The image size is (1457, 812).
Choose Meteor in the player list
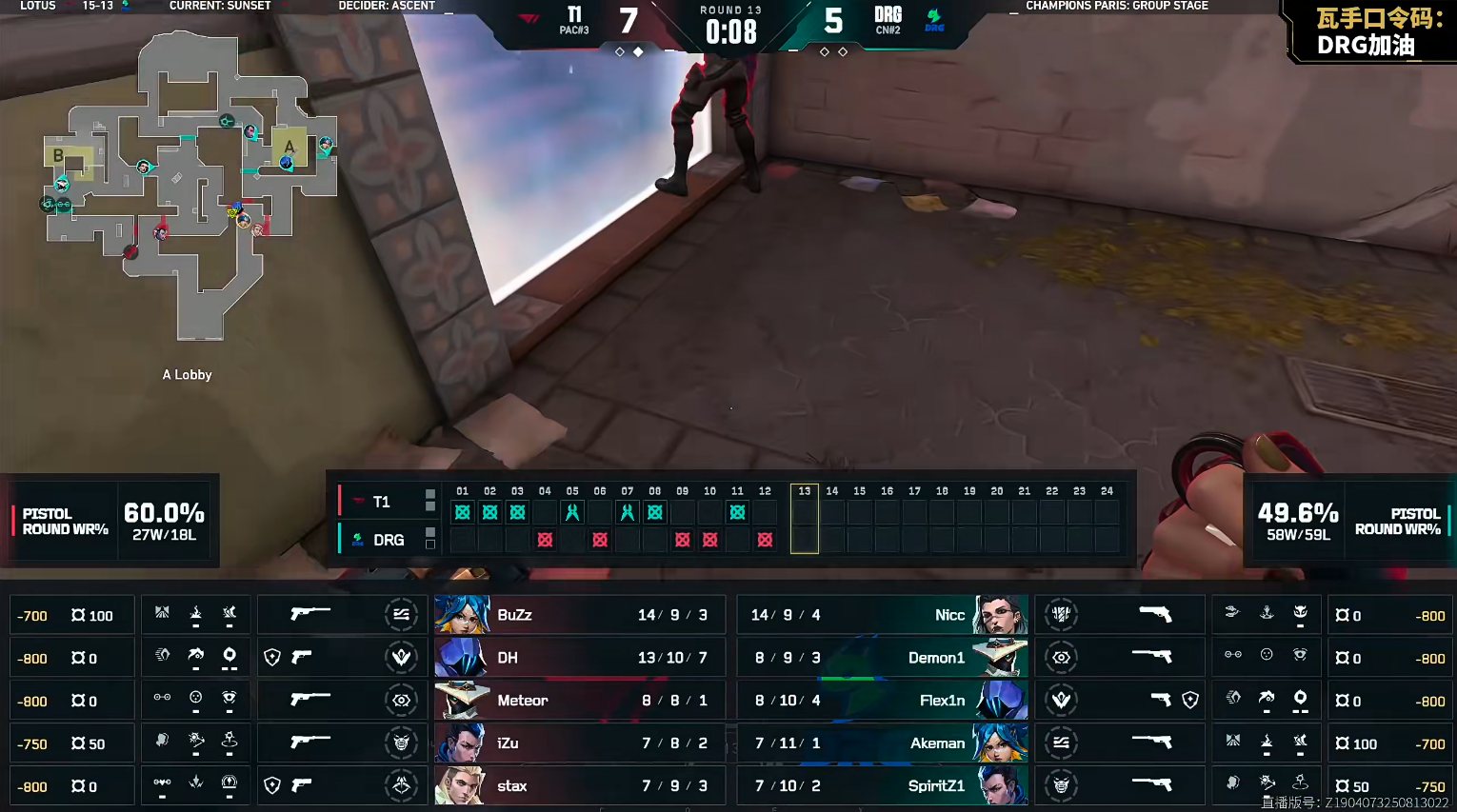click(579, 701)
